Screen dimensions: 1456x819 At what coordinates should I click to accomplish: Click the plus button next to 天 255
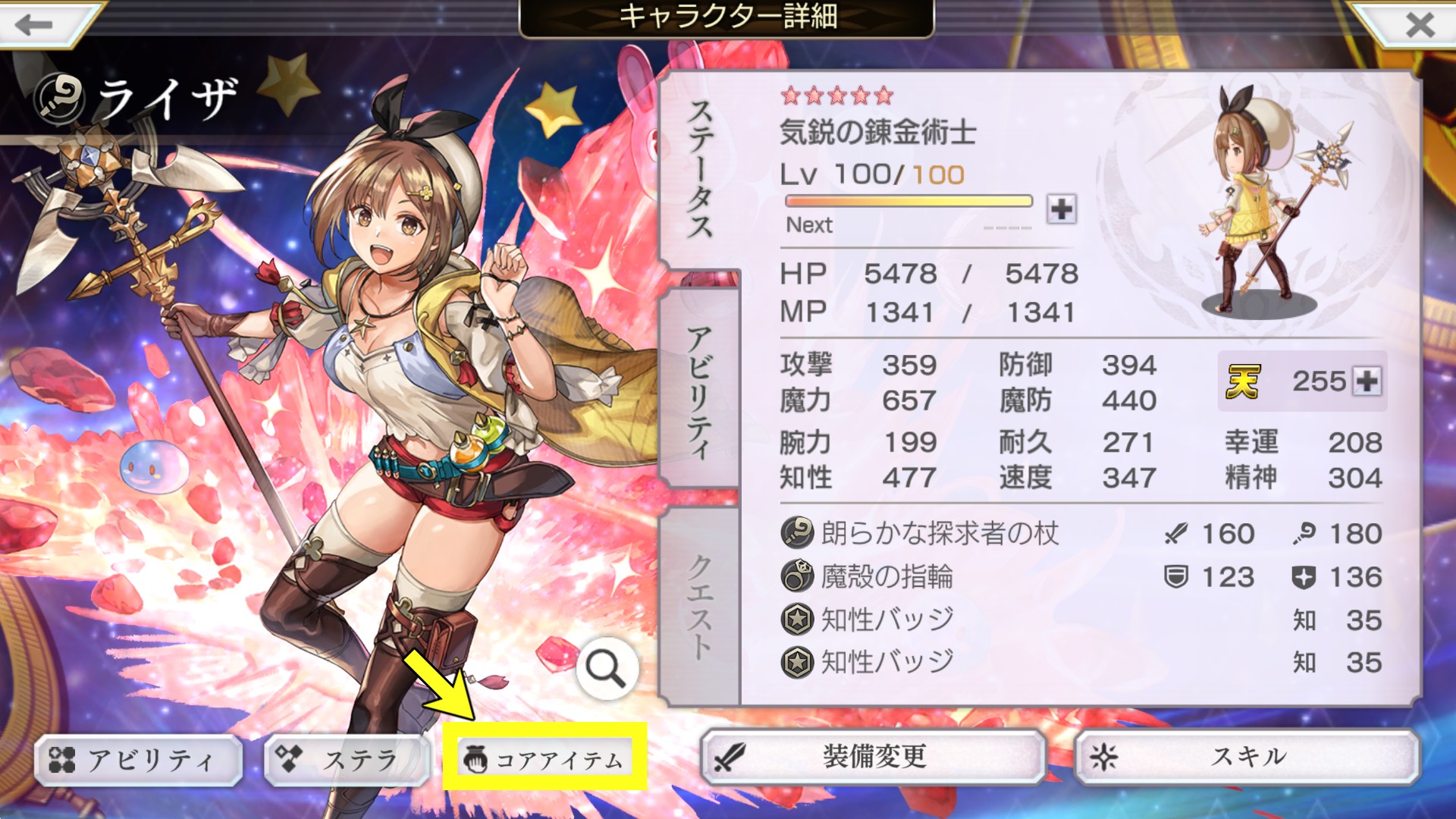[x=1367, y=381]
